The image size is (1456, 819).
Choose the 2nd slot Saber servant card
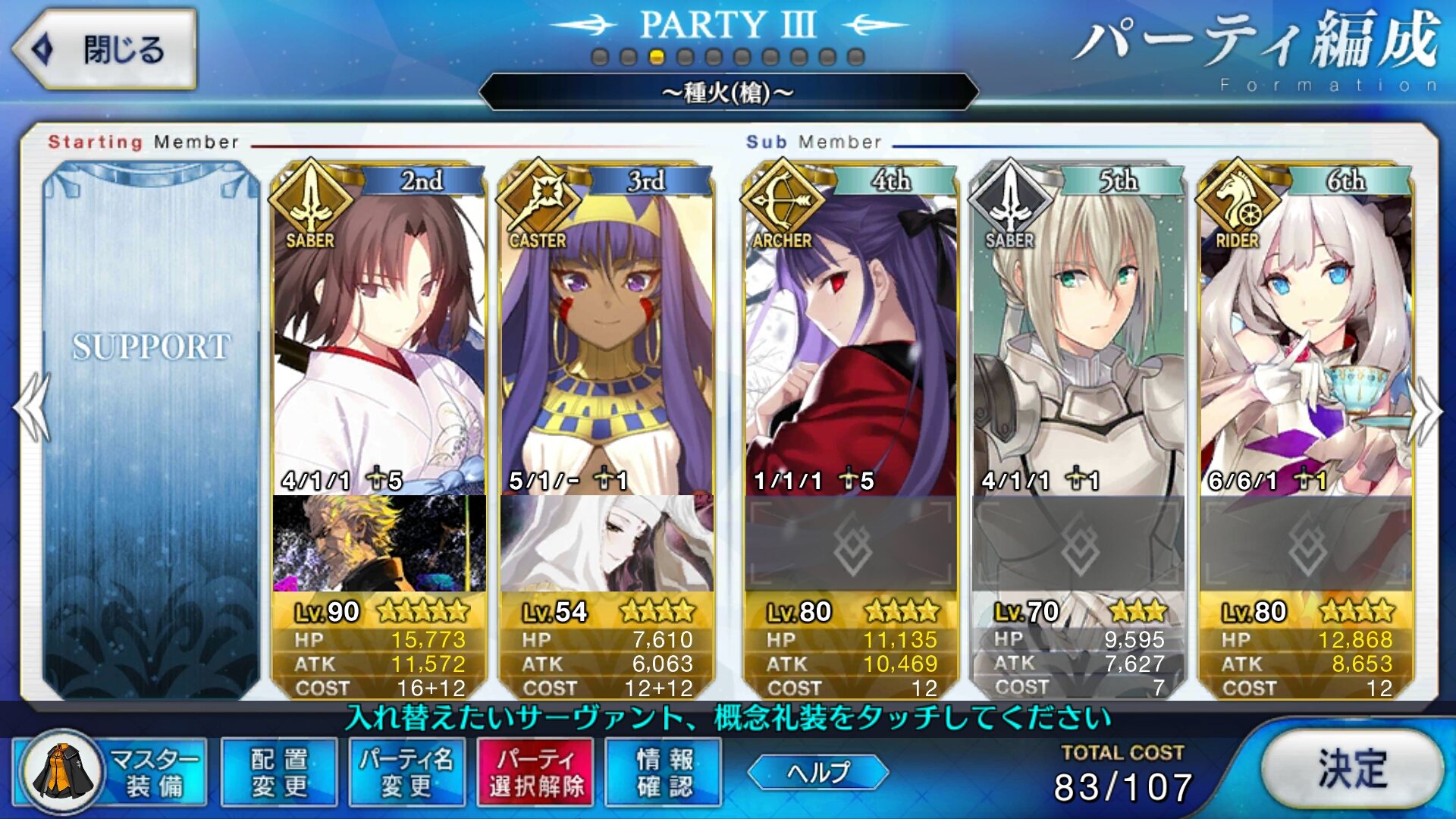(378, 341)
